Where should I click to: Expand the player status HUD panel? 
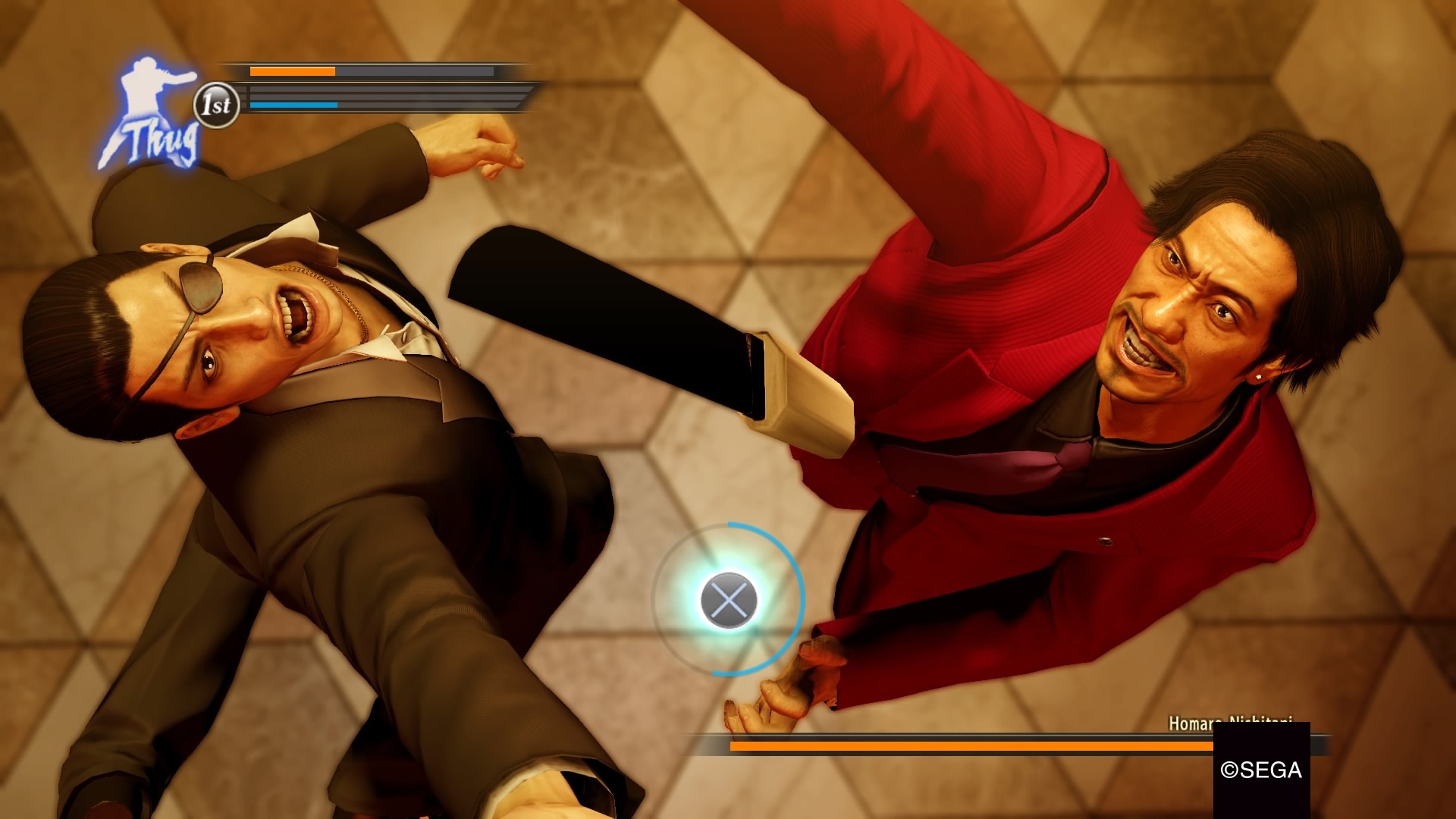point(364,87)
